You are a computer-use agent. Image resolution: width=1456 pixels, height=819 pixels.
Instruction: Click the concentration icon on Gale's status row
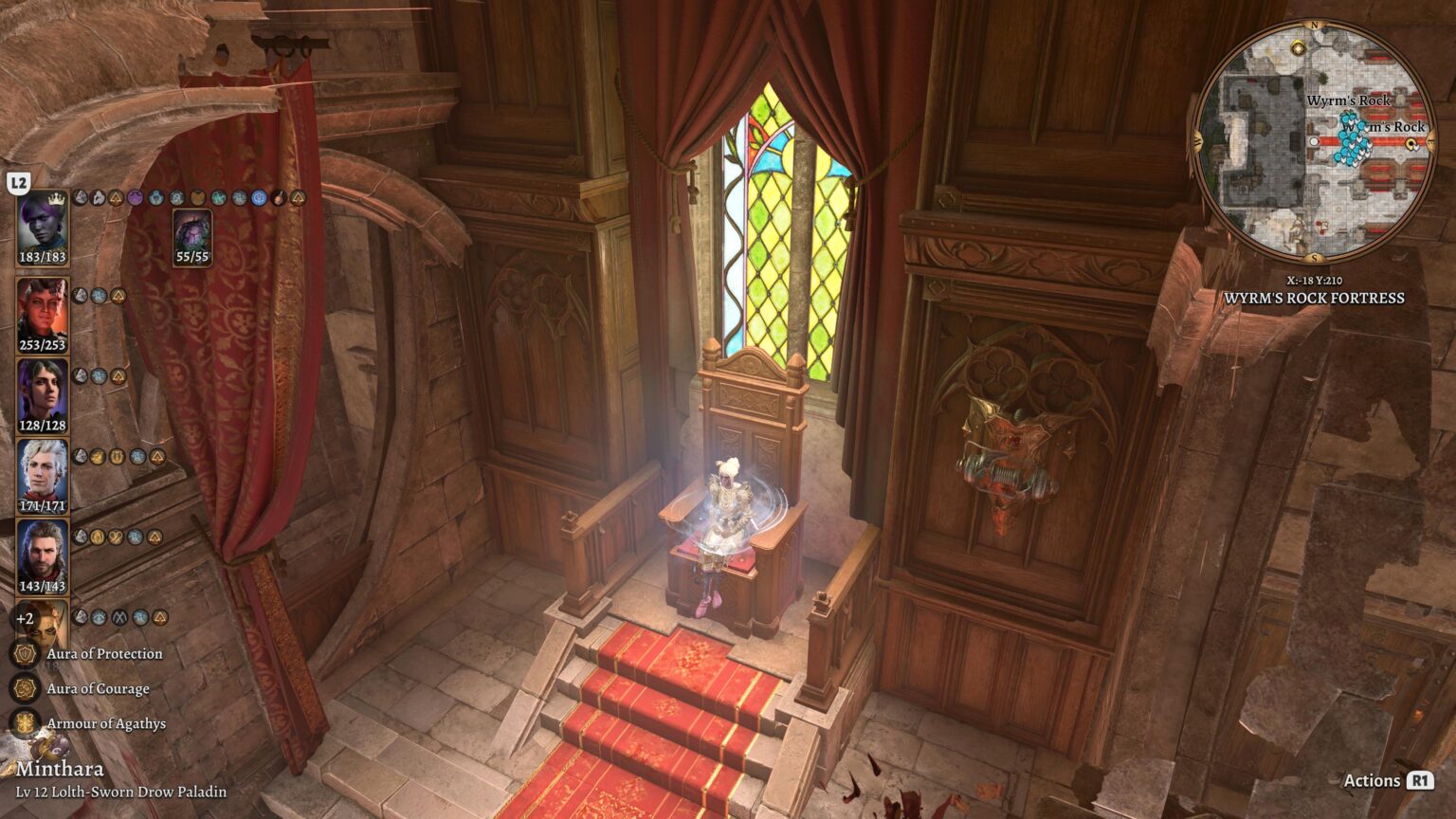[99, 537]
